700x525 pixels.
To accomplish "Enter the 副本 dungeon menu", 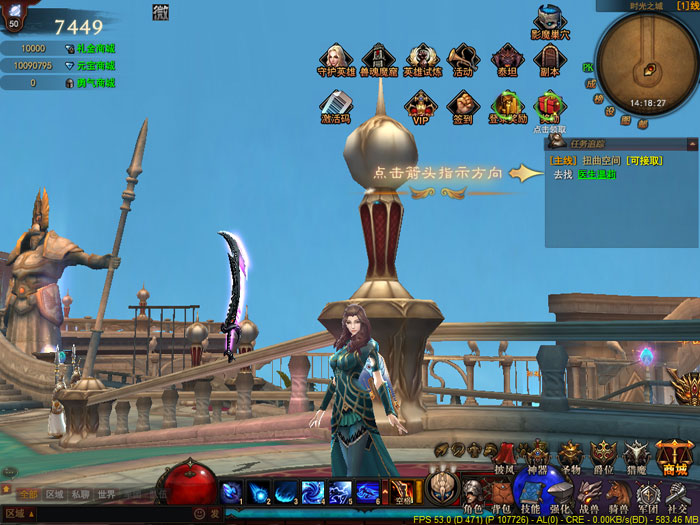I will pyautogui.click(x=548, y=59).
